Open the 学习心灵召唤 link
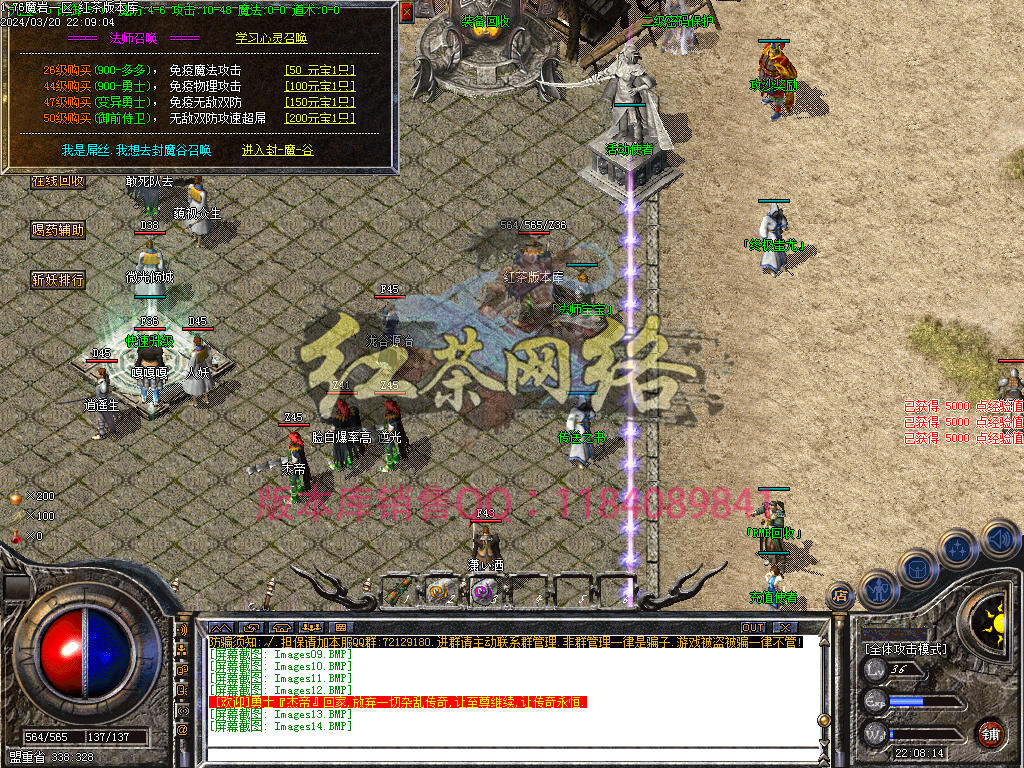Screen dimensions: 1024x768 pyautogui.click(x=271, y=38)
